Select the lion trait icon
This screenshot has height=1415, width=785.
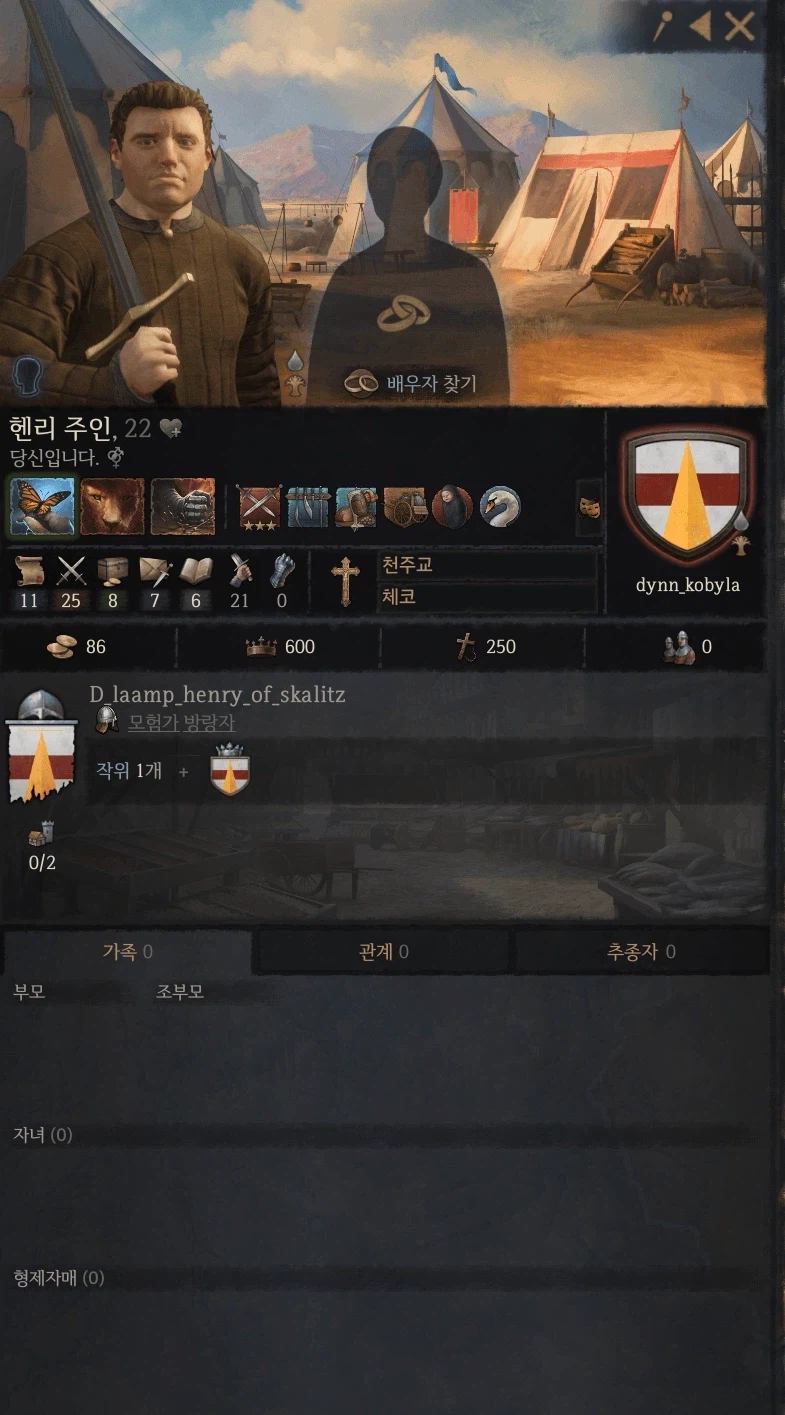pos(112,506)
